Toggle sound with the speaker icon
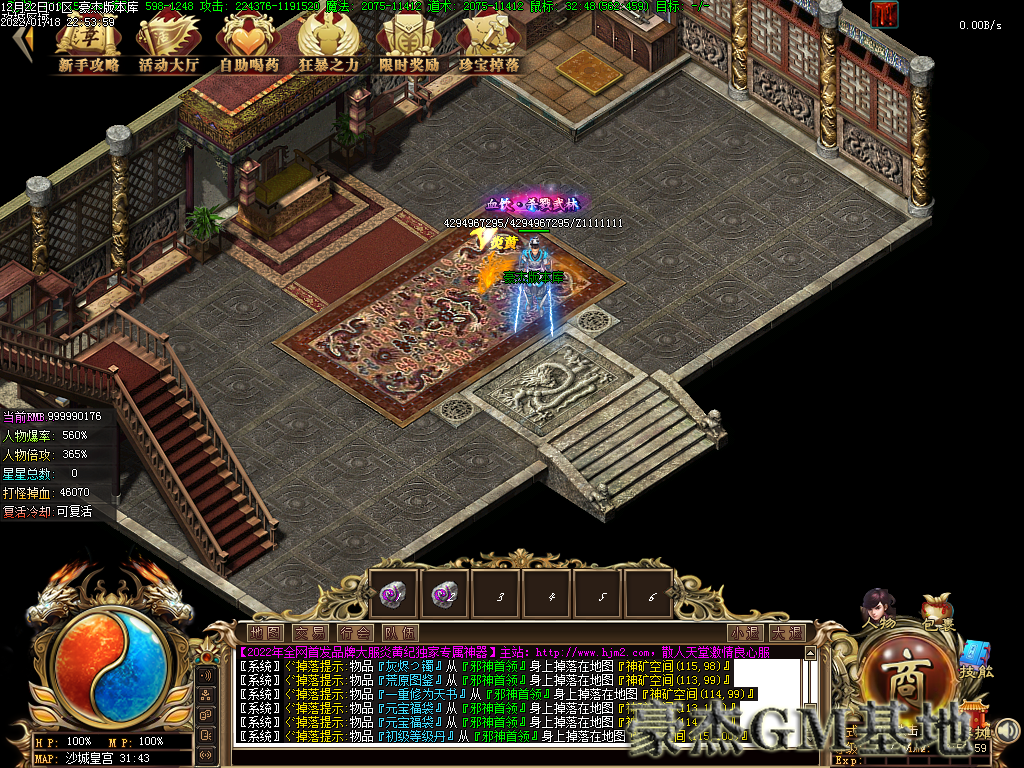The height and width of the screenshot is (768, 1024). (1006, 732)
